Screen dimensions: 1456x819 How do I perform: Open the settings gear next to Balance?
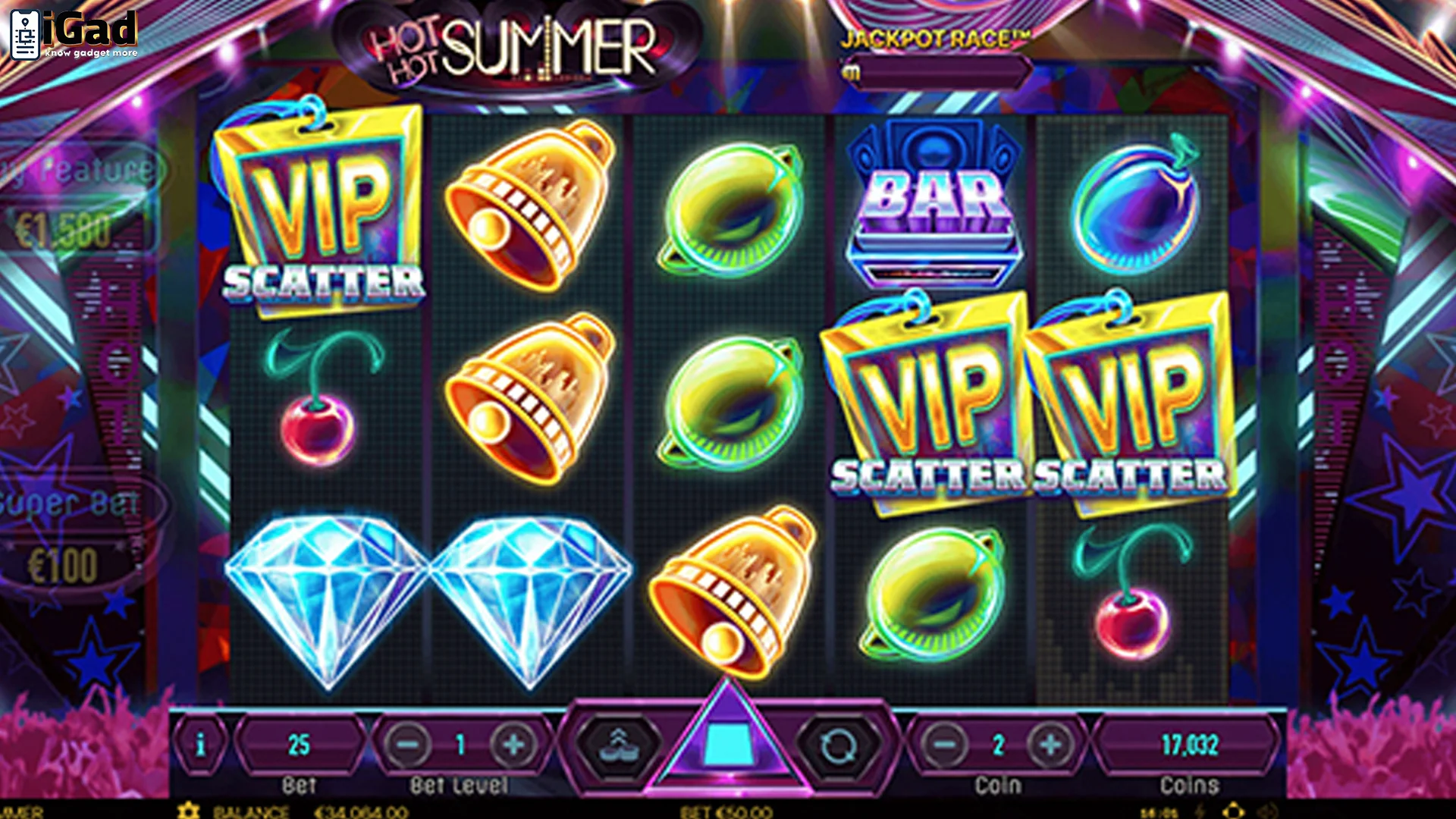pos(190,810)
